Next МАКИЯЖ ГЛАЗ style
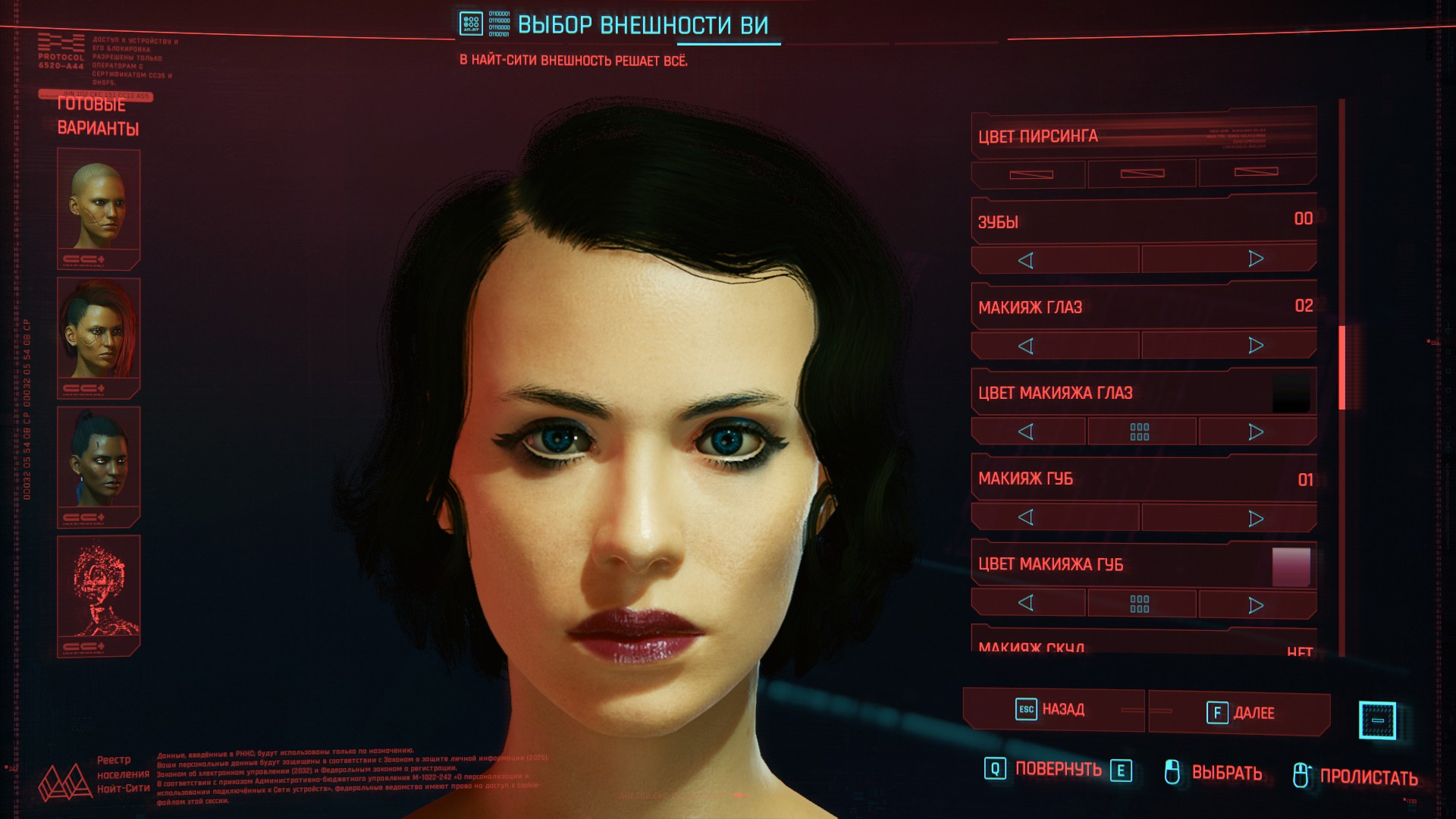The image size is (1456, 819). point(1256,346)
